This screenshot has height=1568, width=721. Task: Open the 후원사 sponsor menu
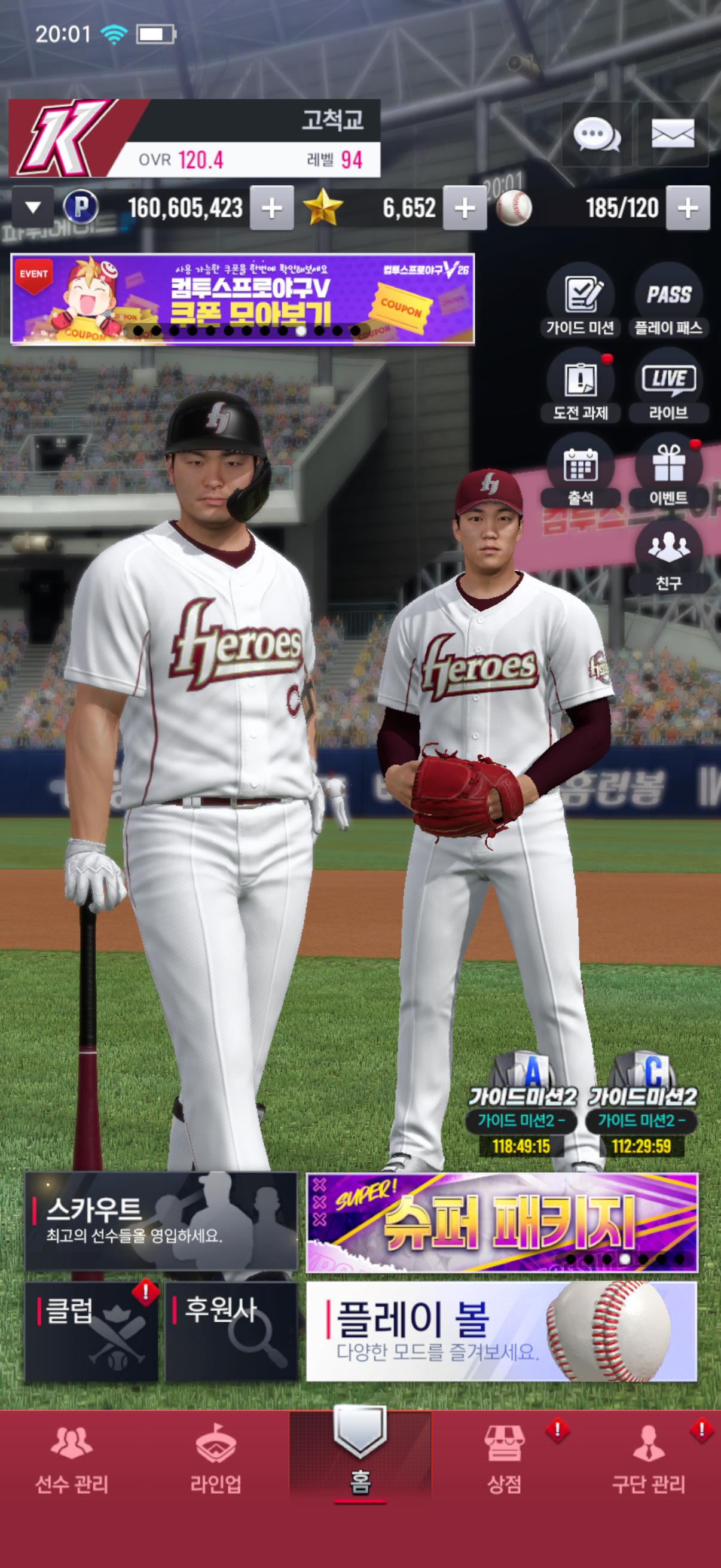pos(231,1331)
